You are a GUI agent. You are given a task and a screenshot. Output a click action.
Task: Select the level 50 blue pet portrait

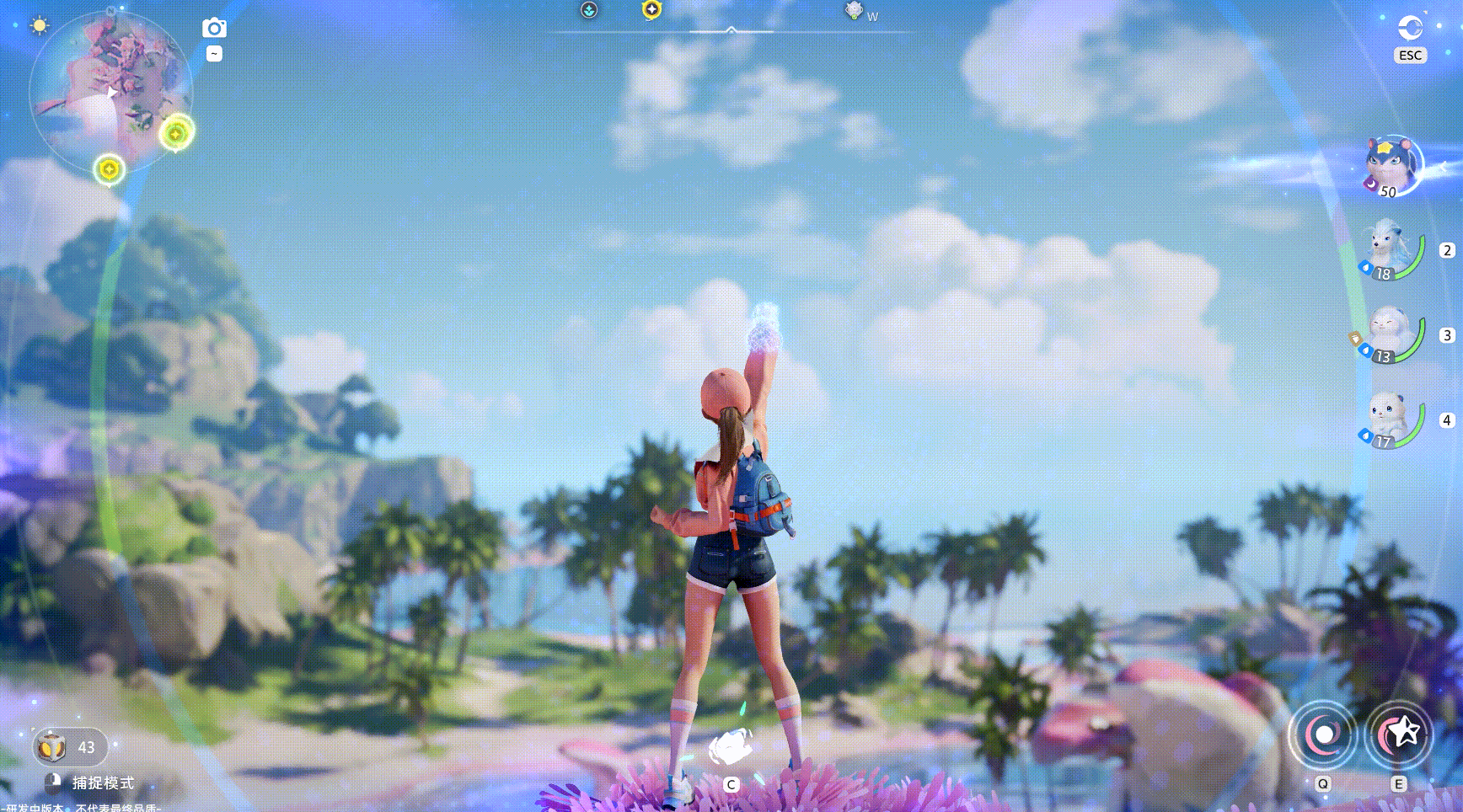(1391, 166)
